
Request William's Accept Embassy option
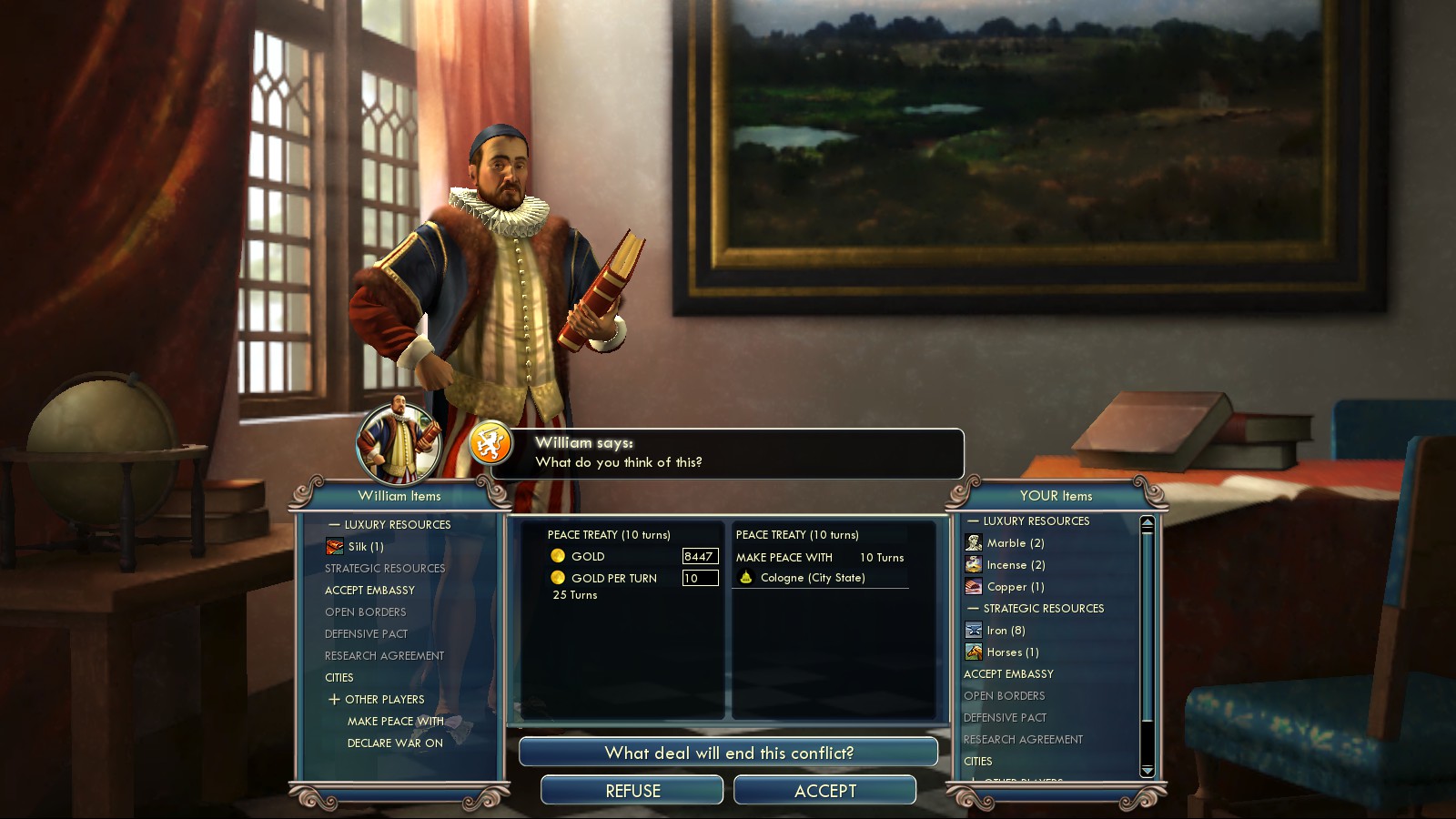pos(369,591)
